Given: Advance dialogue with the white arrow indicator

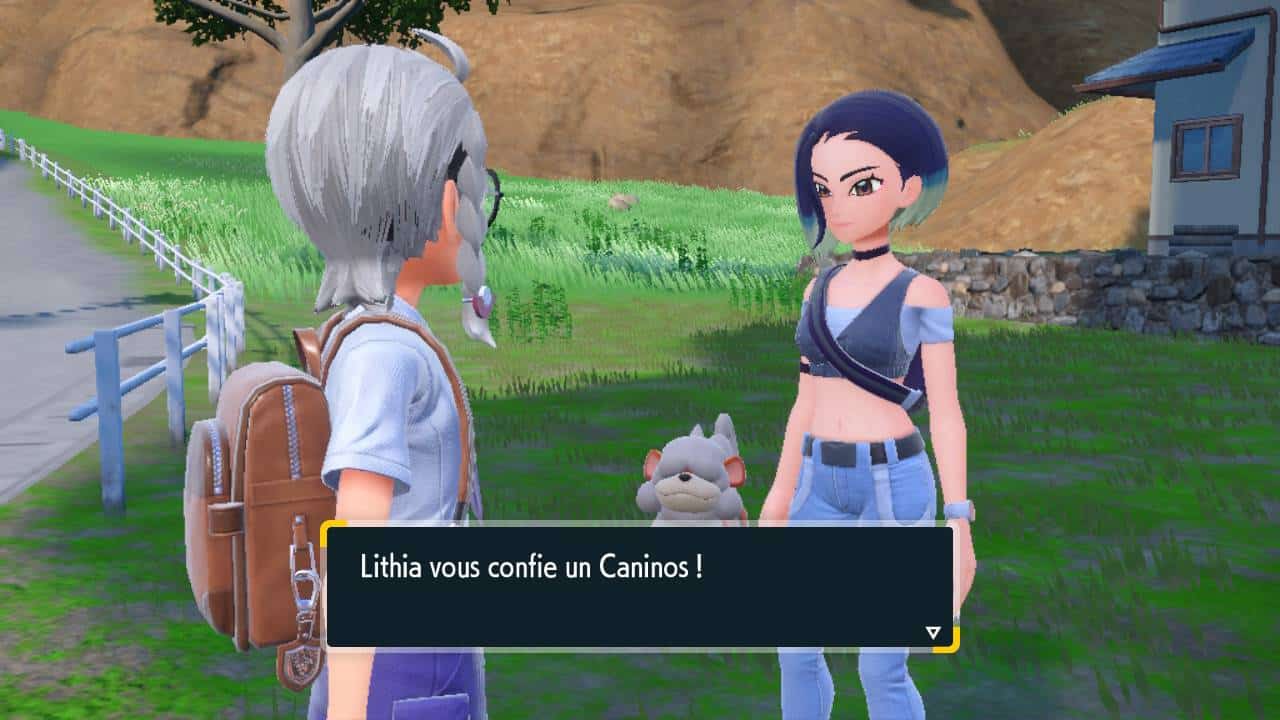Looking at the screenshot, I should [933, 632].
